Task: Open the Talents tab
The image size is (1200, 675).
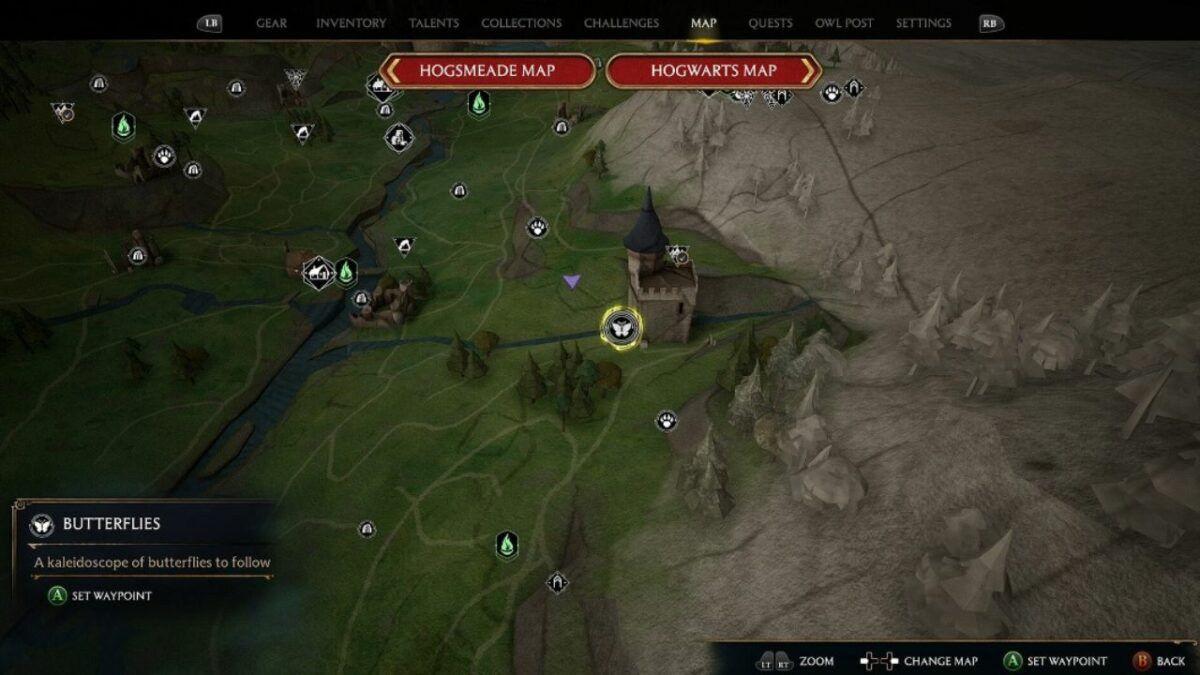Action: point(434,23)
